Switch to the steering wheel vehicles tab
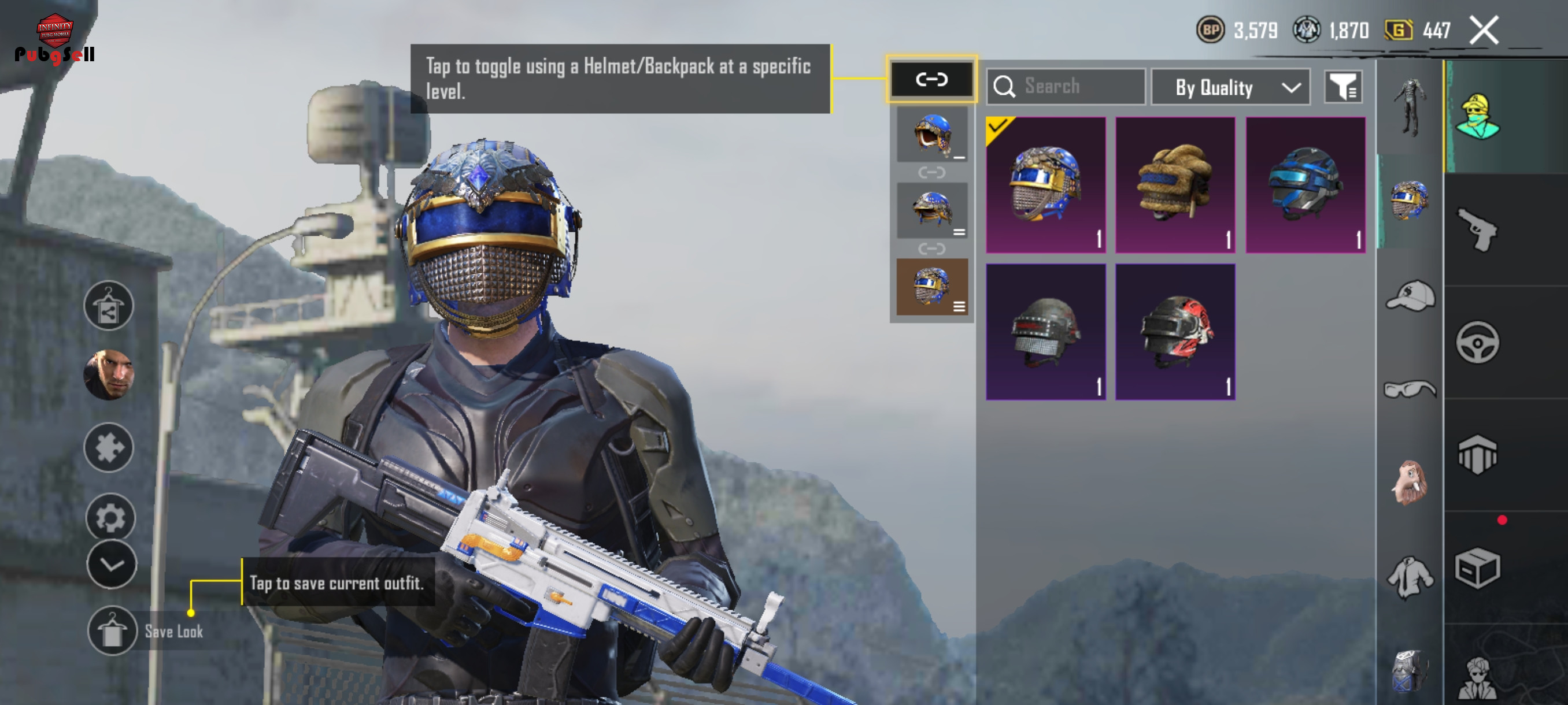Screen dimensions: 1568x705 click(x=1477, y=343)
